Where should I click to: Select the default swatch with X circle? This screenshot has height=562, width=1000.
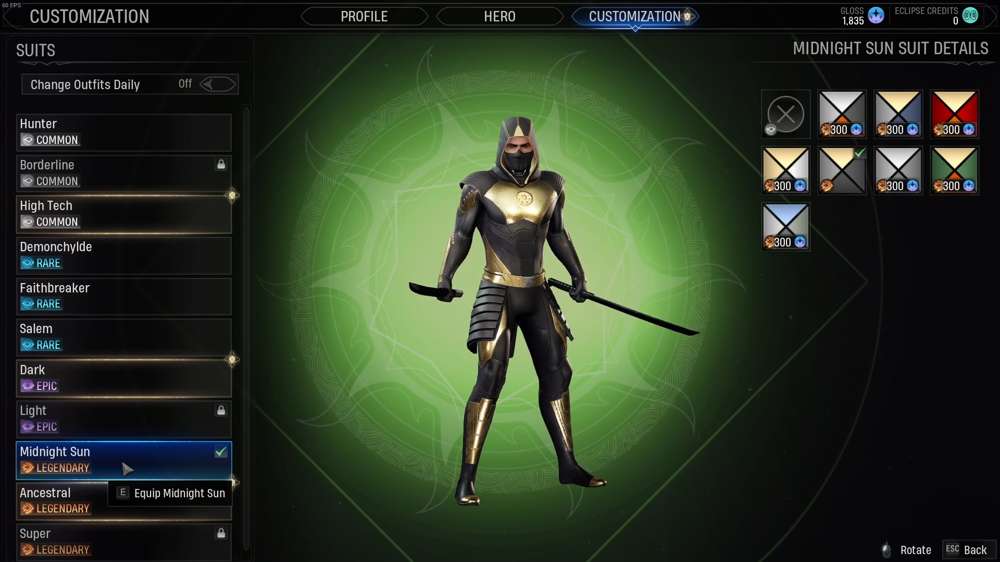click(x=786, y=114)
